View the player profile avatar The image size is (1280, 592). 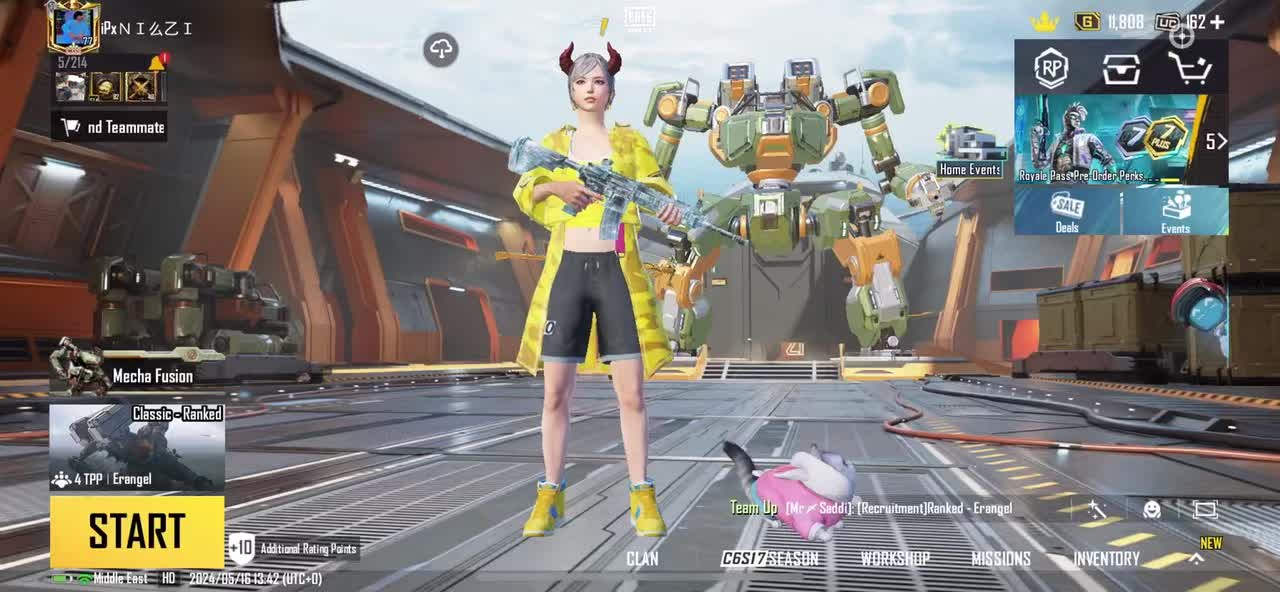click(73, 27)
